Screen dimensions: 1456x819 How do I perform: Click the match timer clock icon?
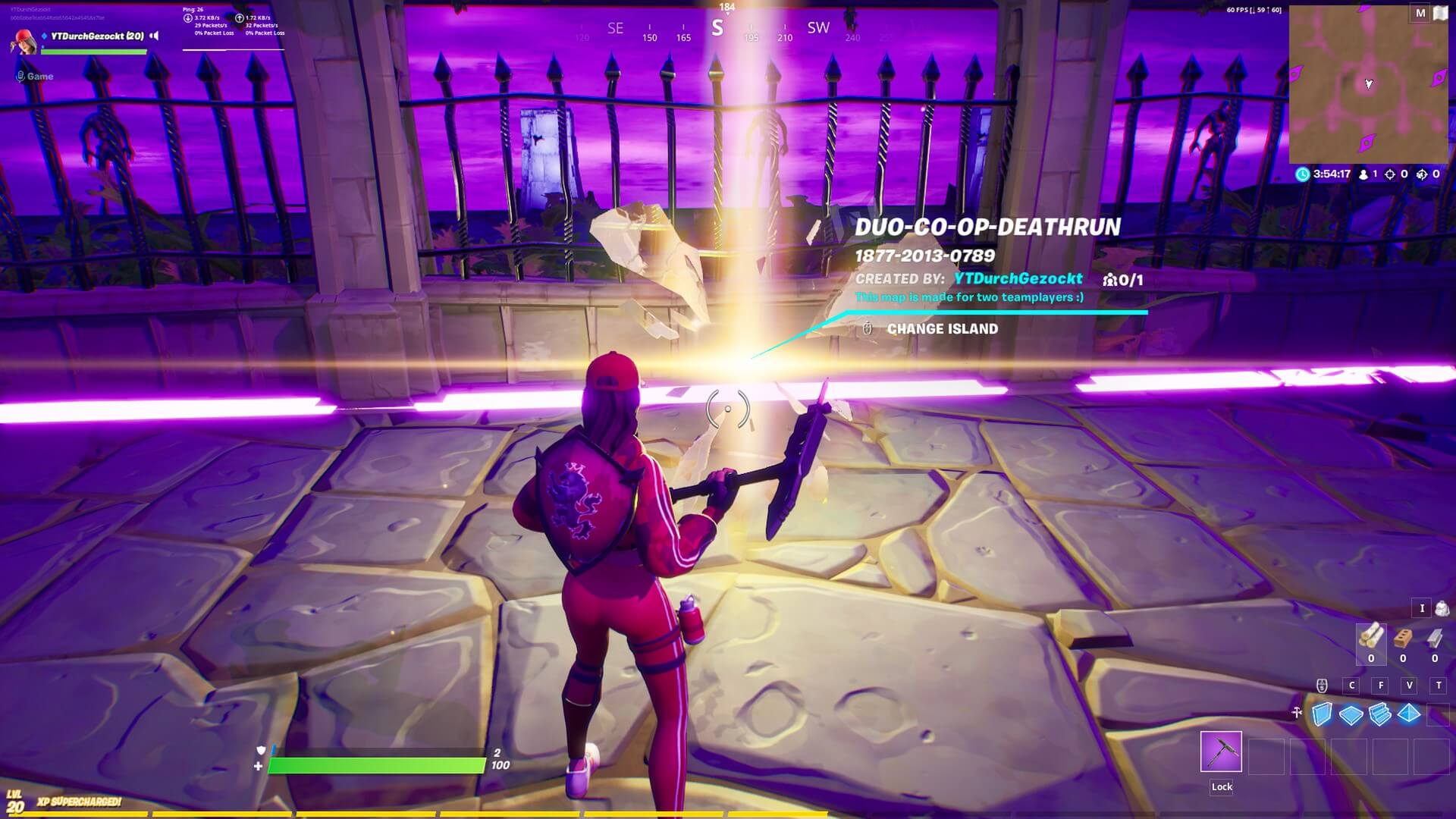pos(1303,174)
